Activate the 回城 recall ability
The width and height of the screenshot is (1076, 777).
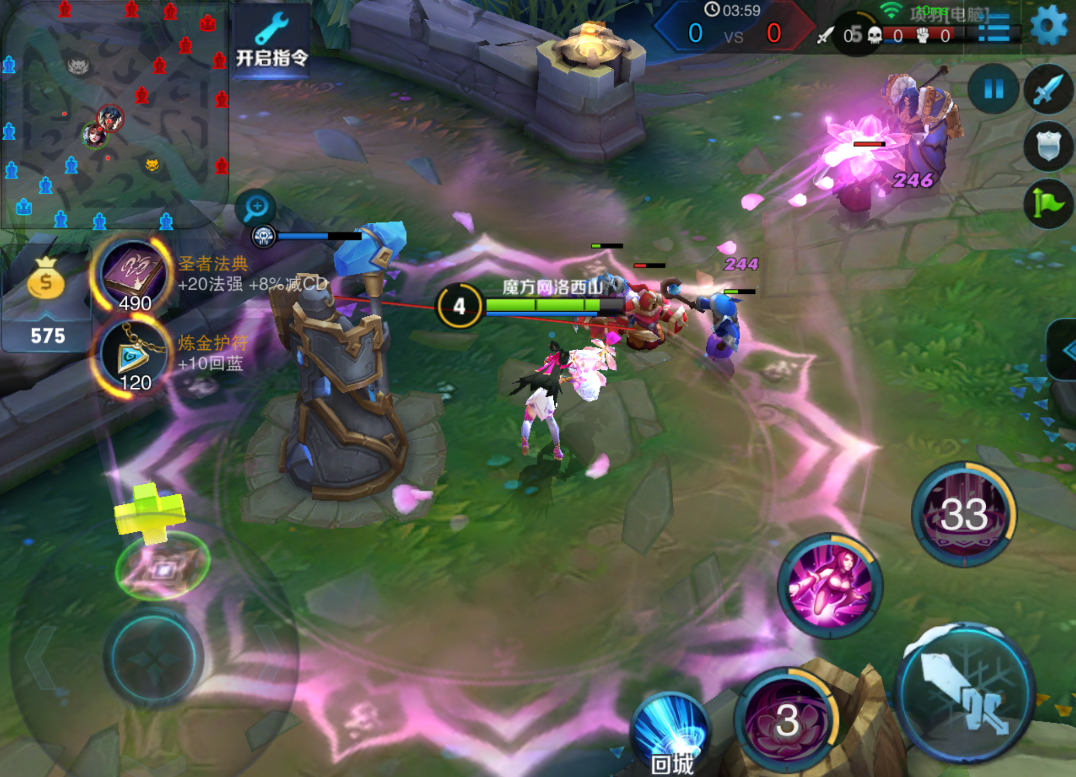pos(671,732)
